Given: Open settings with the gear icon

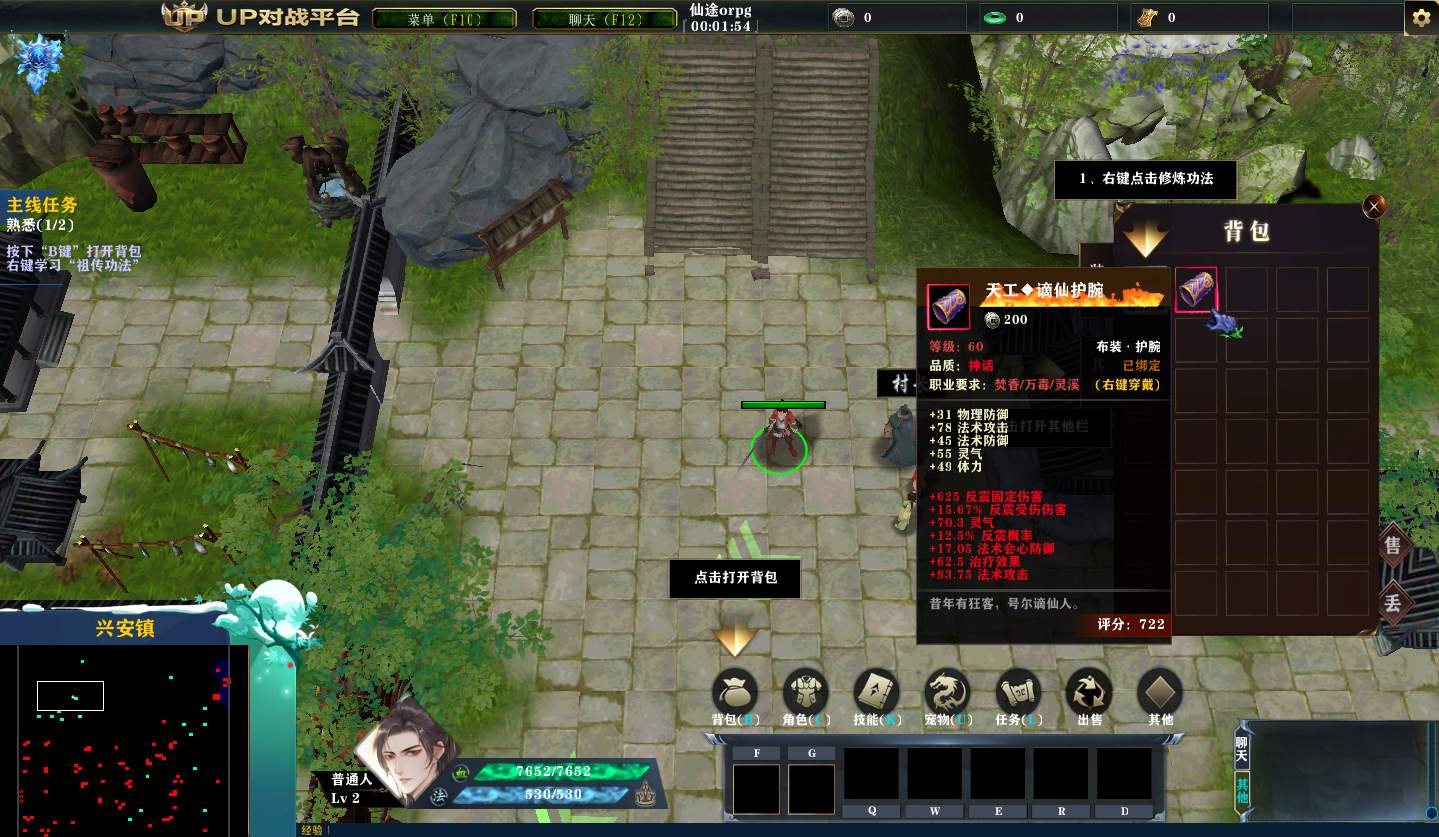Looking at the screenshot, I should pyautogui.click(x=1421, y=18).
